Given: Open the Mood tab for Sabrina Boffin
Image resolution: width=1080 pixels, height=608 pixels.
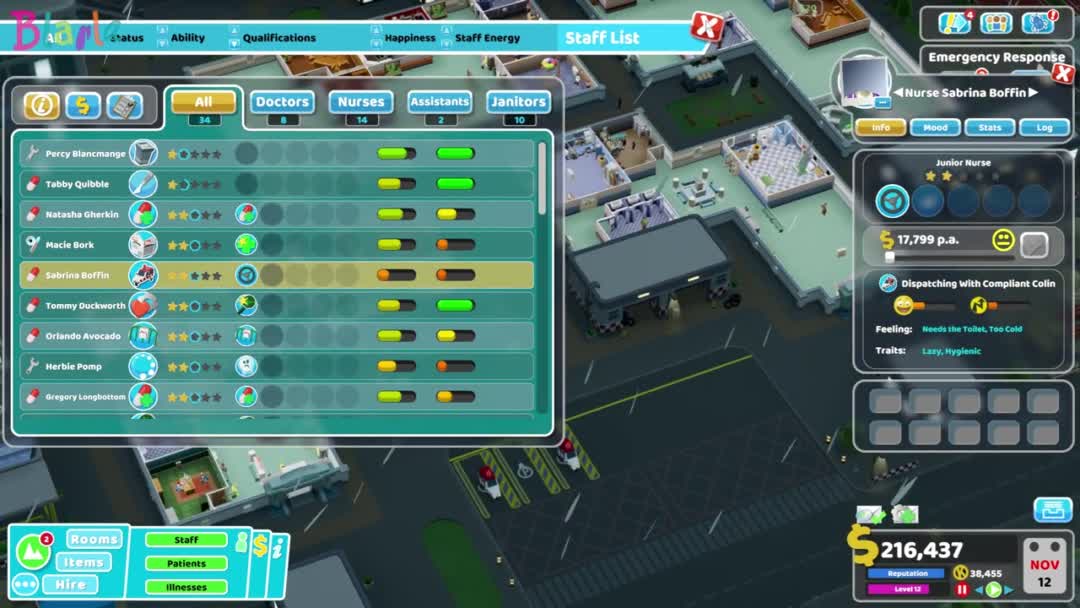Looking at the screenshot, I should click(x=935, y=128).
